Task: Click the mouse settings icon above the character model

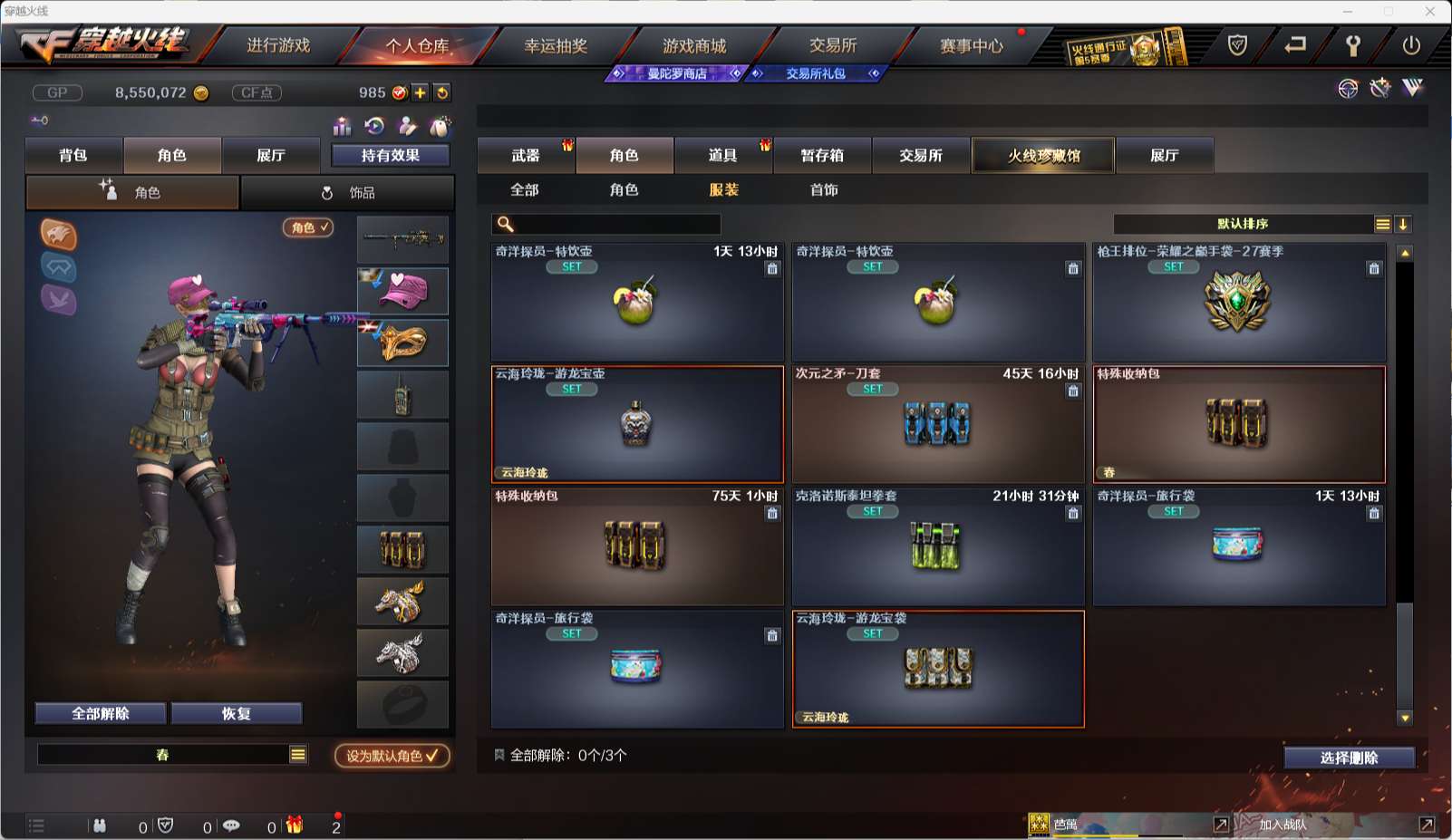Action: 441,127
